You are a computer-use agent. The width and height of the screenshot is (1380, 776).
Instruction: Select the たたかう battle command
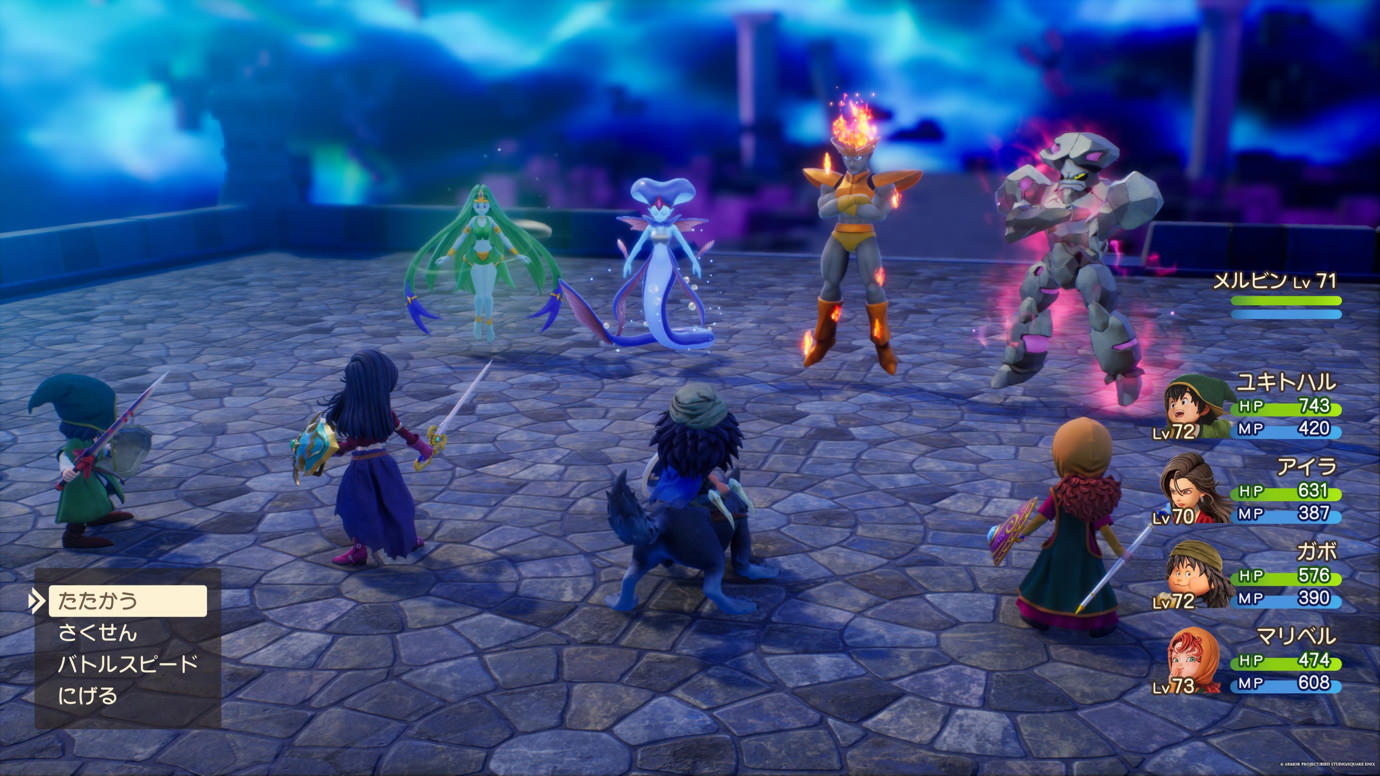tap(127, 601)
